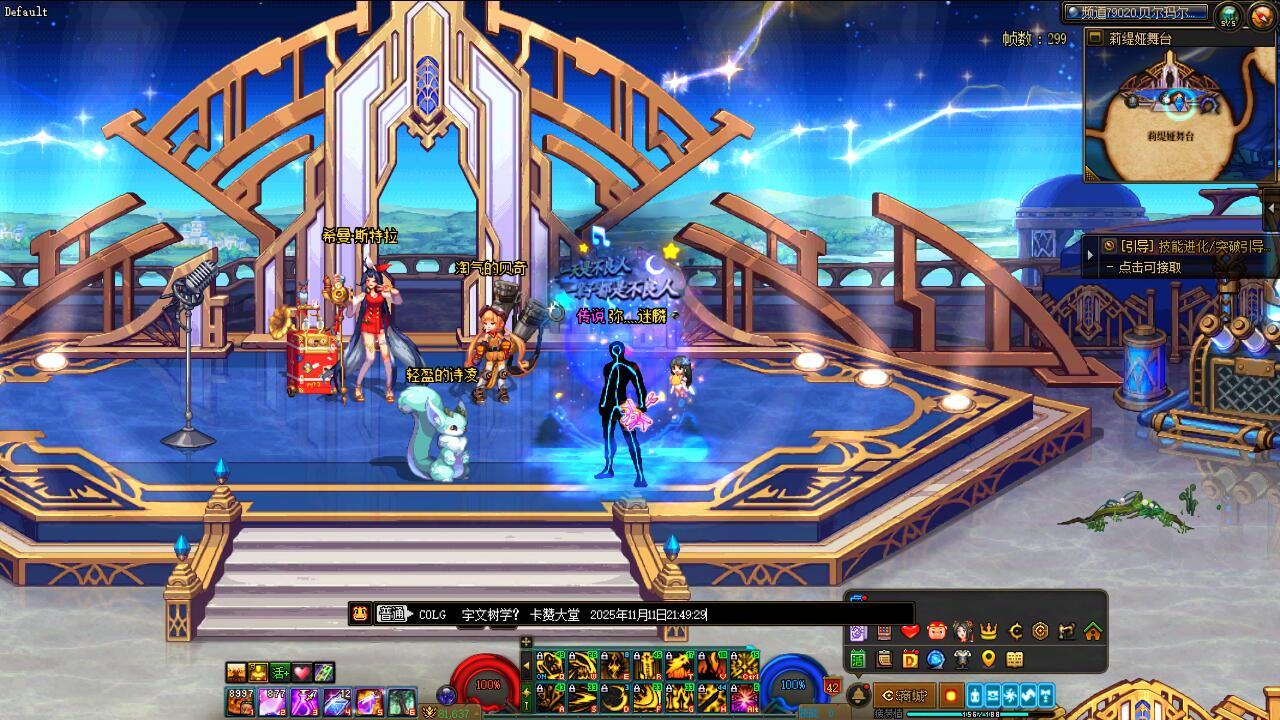Click the channel selector 频道79020
1280x720 pixels.
point(1136,13)
